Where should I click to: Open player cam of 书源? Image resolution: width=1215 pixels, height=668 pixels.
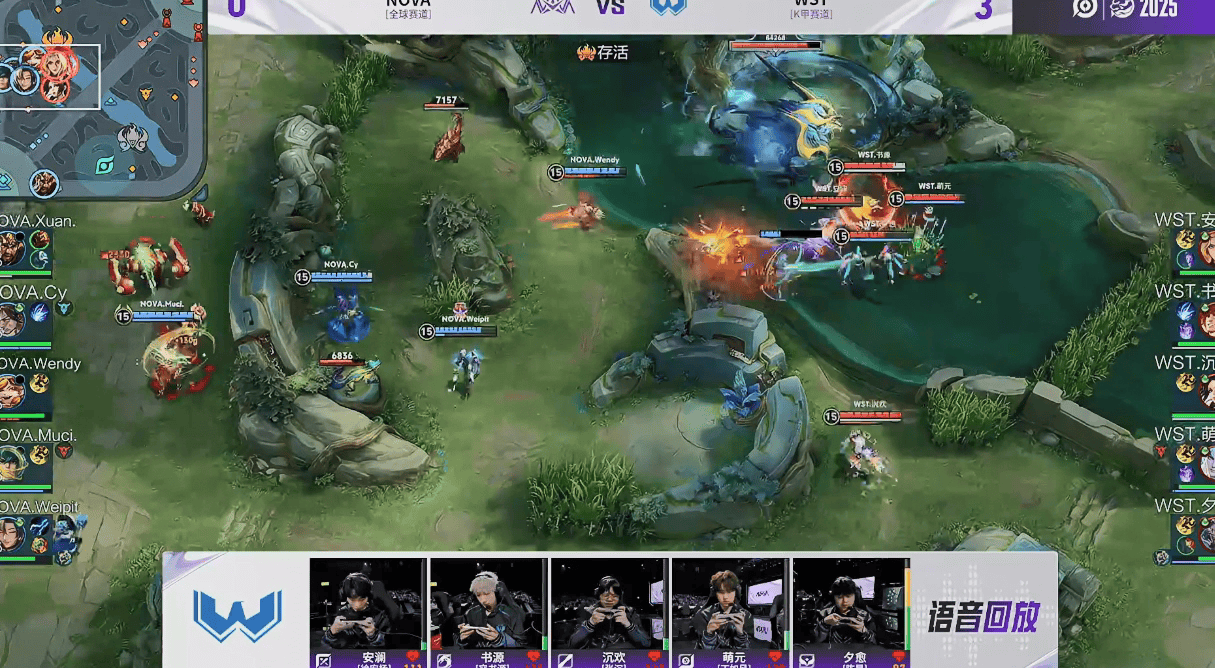tap(487, 604)
